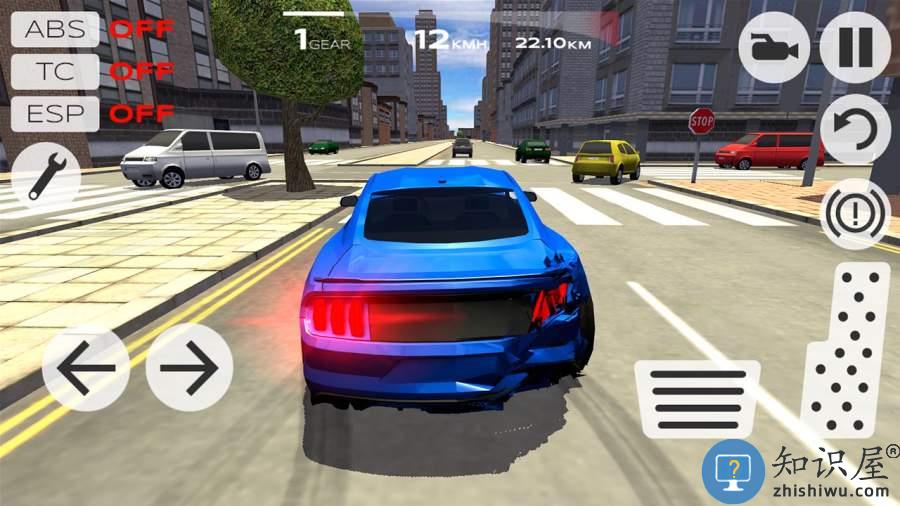Reset the car with the circular arrow
Image resolution: width=900 pixels, height=506 pixels.
click(x=855, y=130)
